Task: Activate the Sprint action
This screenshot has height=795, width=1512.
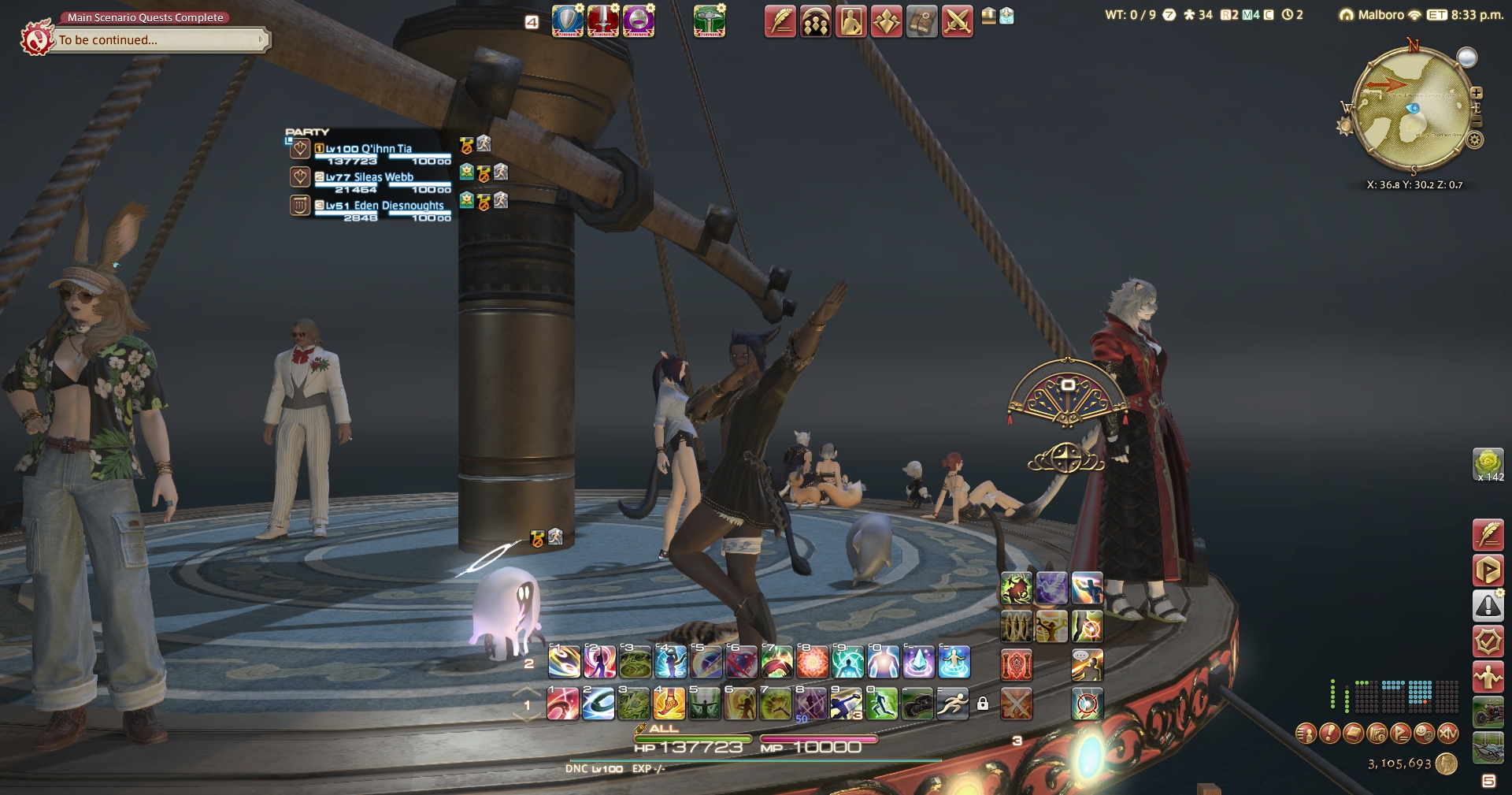Action: pos(952,704)
